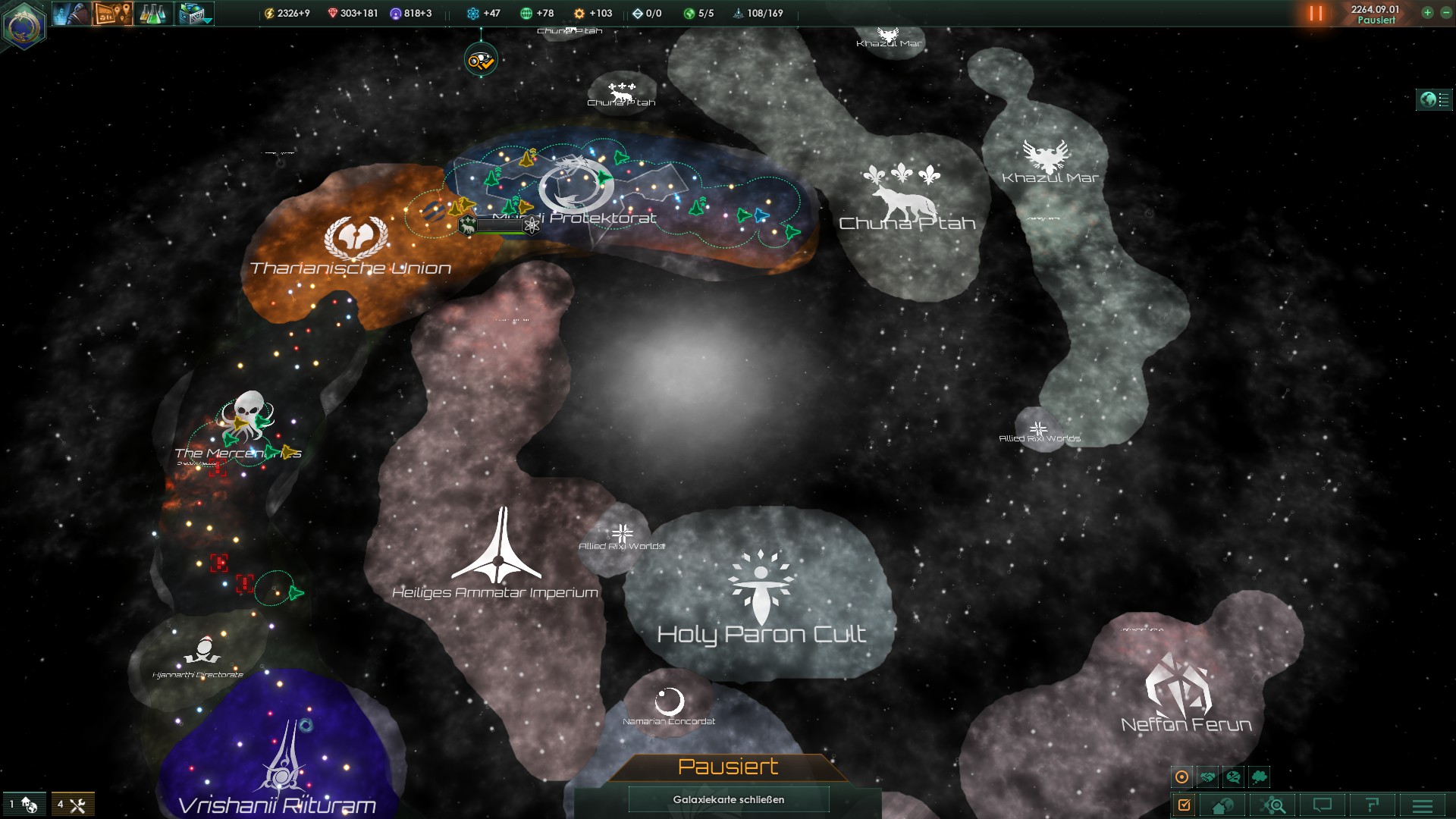1456x819 pixels.
Task: Close the galaxy map with Galaxiekarte schließen
Action: click(x=728, y=799)
